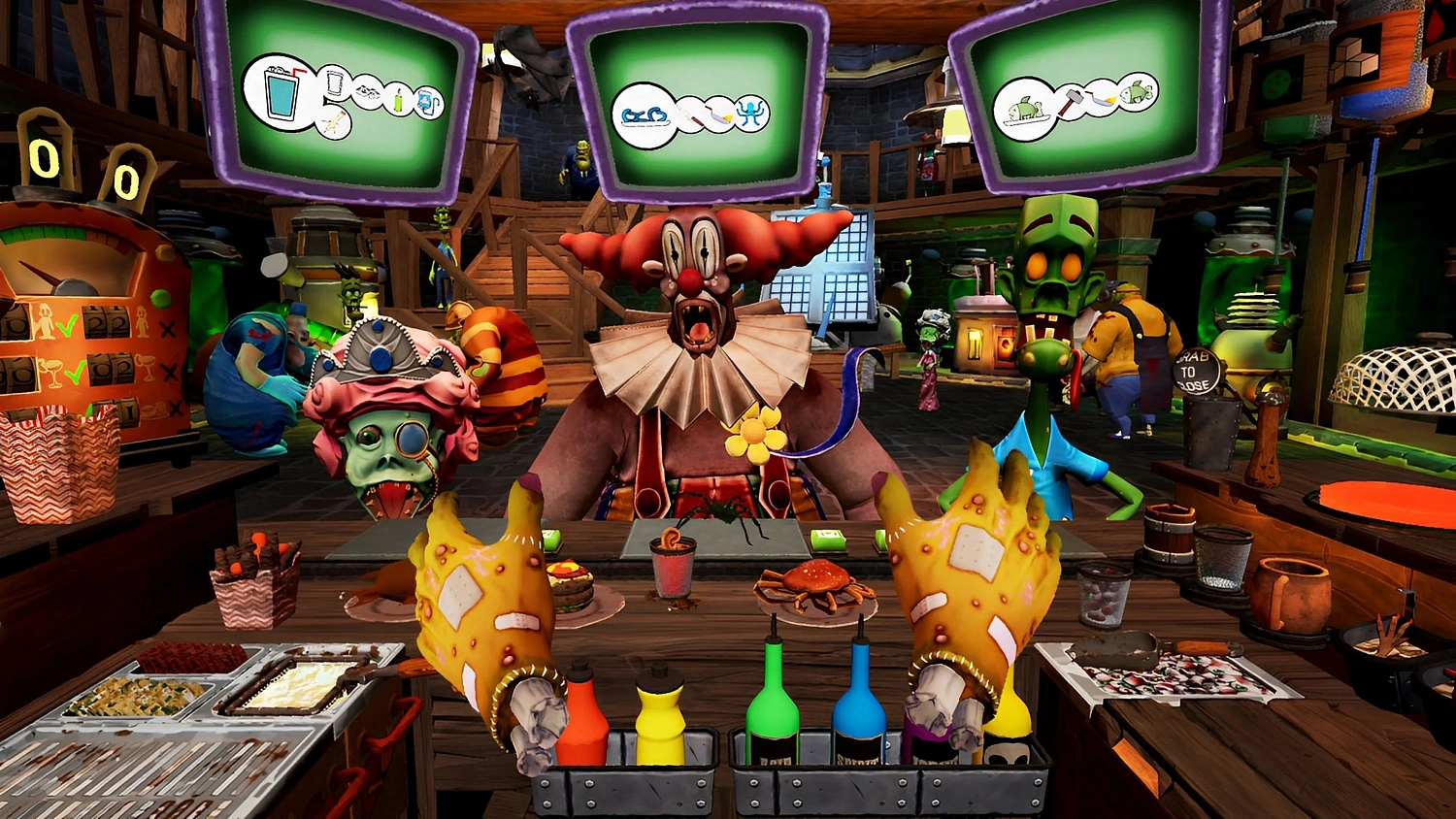Click the empty glass icon on the left order screen
Viewport: 1456px width, 819px height.
coord(334,82)
